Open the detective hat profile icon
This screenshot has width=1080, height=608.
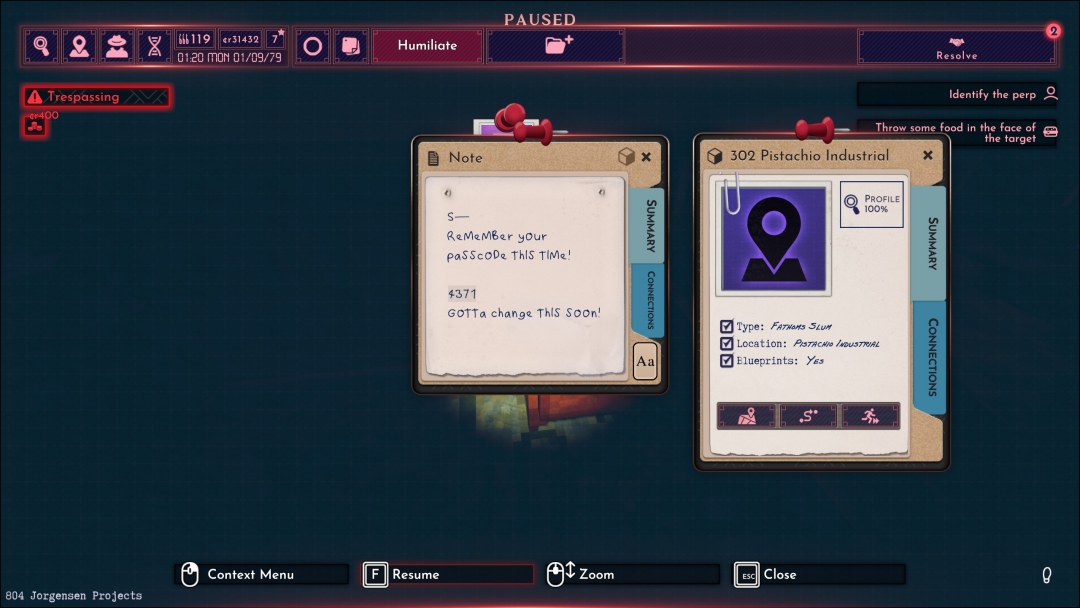pyautogui.click(x=117, y=46)
